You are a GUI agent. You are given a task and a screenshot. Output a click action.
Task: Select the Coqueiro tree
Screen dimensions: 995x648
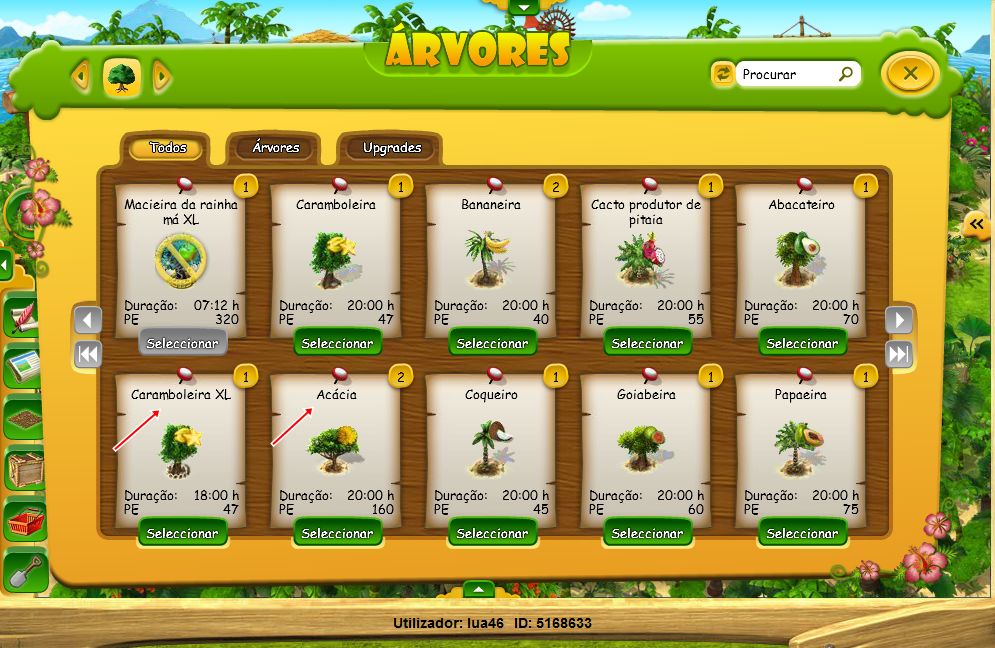click(492, 533)
